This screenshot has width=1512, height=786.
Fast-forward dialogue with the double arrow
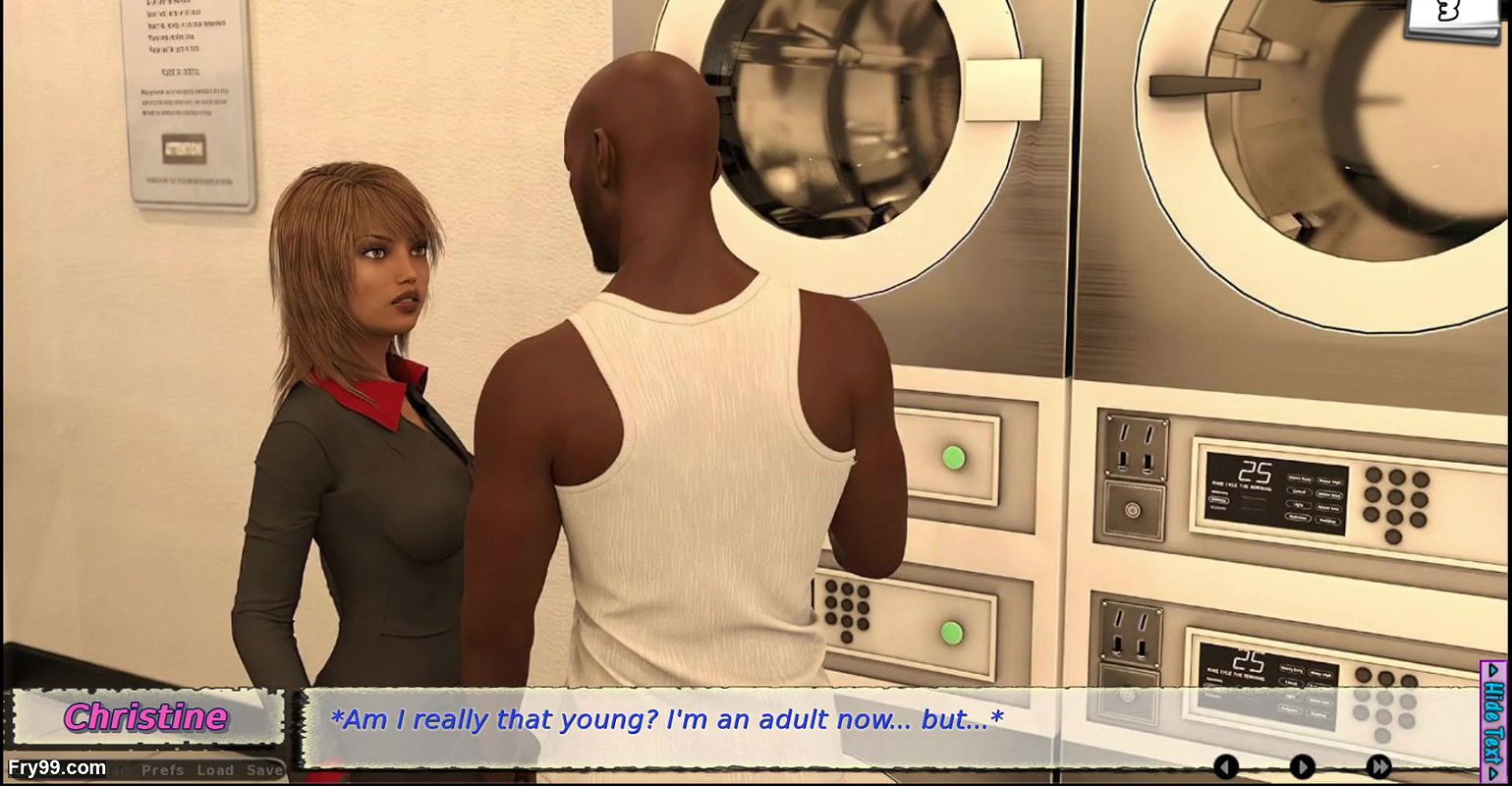tap(1379, 764)
